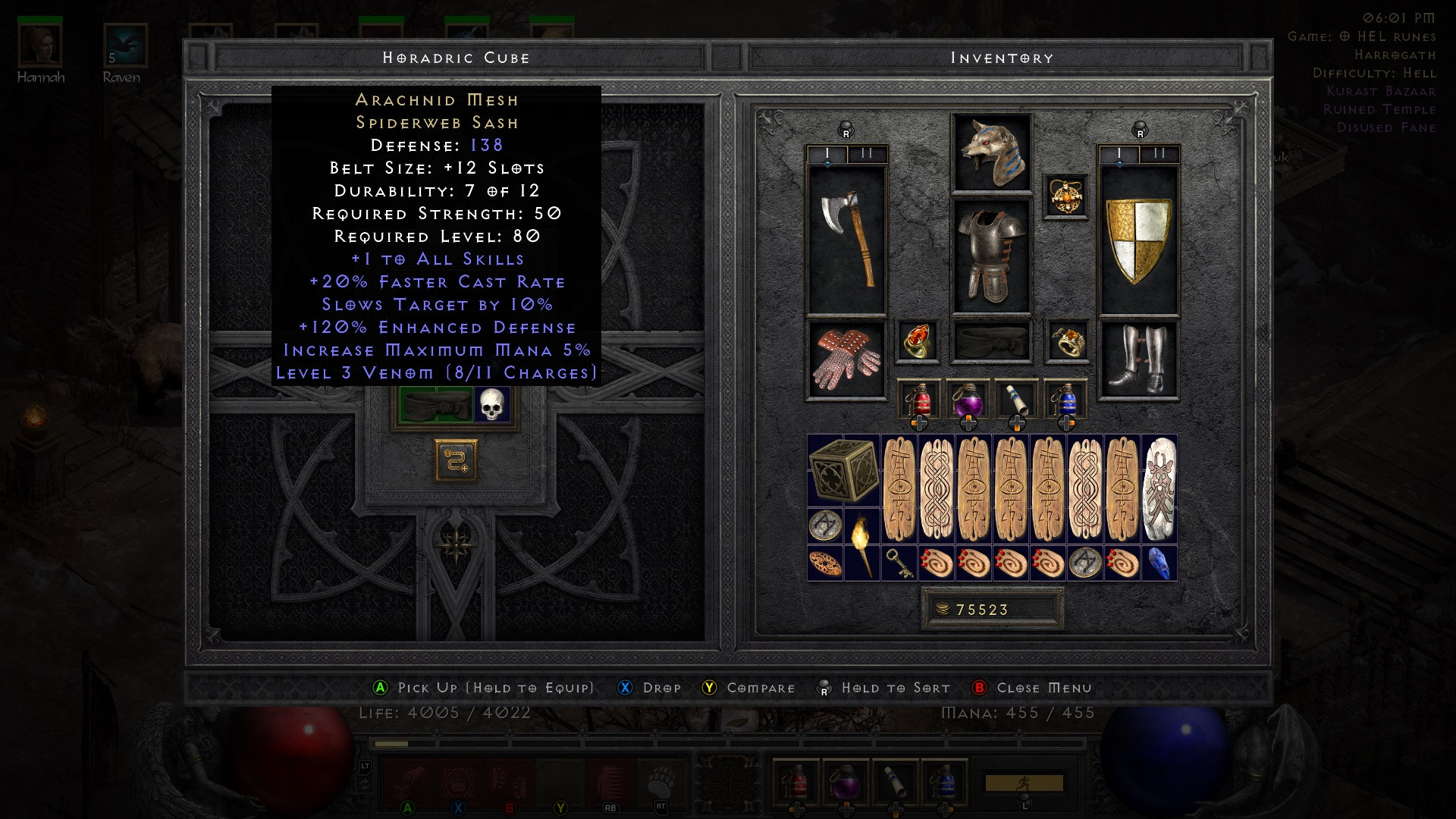Click the Transmute button below the cube
This screenshot has height=819, width=1456.
coord(455,460)
